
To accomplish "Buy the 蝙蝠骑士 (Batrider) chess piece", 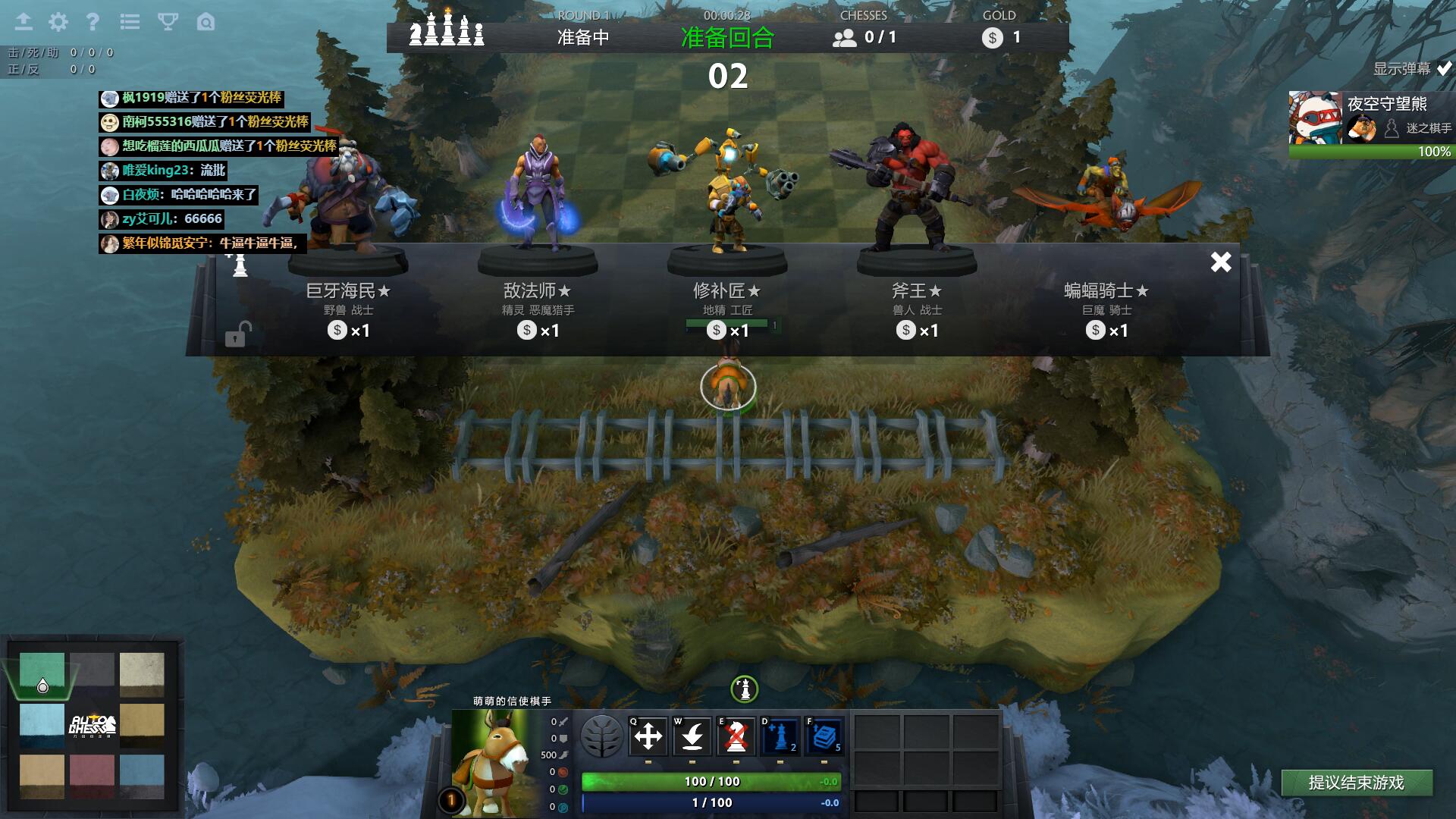I will 1106,303.
